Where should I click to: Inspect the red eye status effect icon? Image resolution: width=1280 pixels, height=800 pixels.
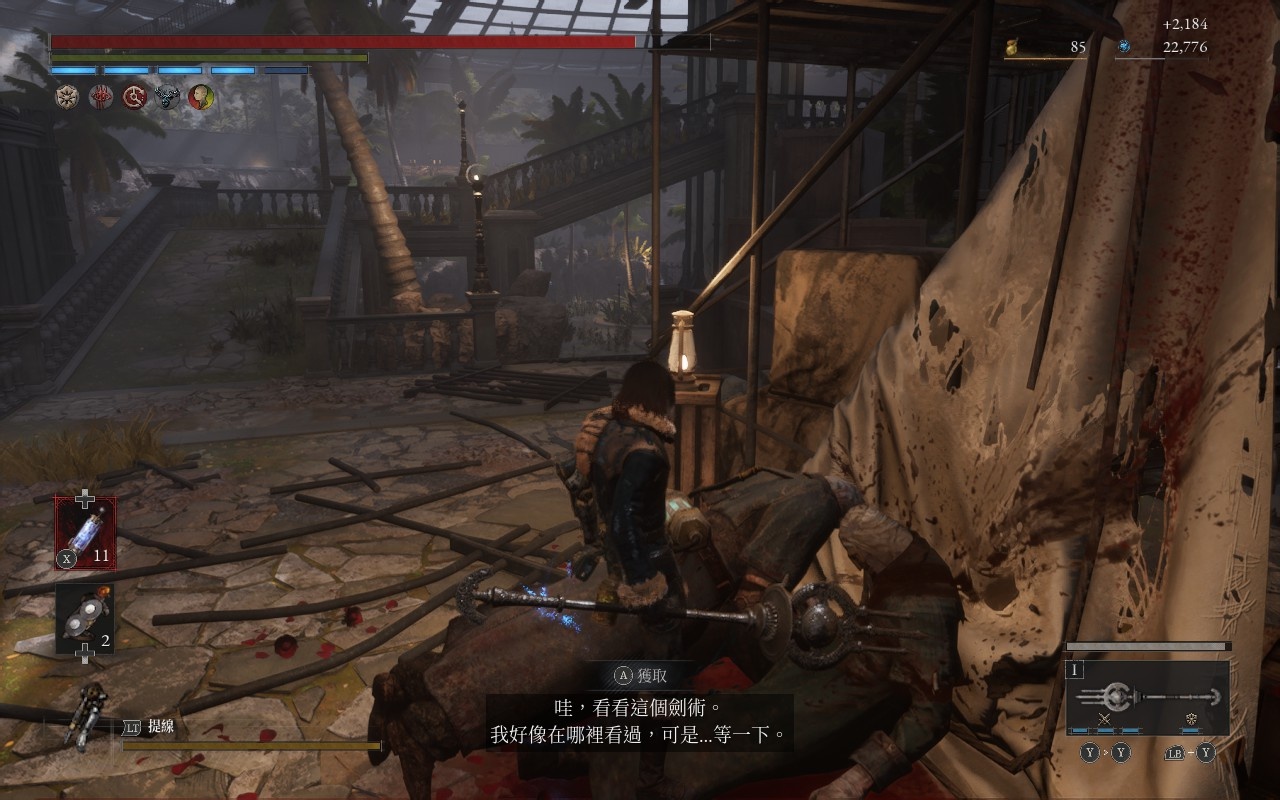pyautogui.click(x=101, y=97)
